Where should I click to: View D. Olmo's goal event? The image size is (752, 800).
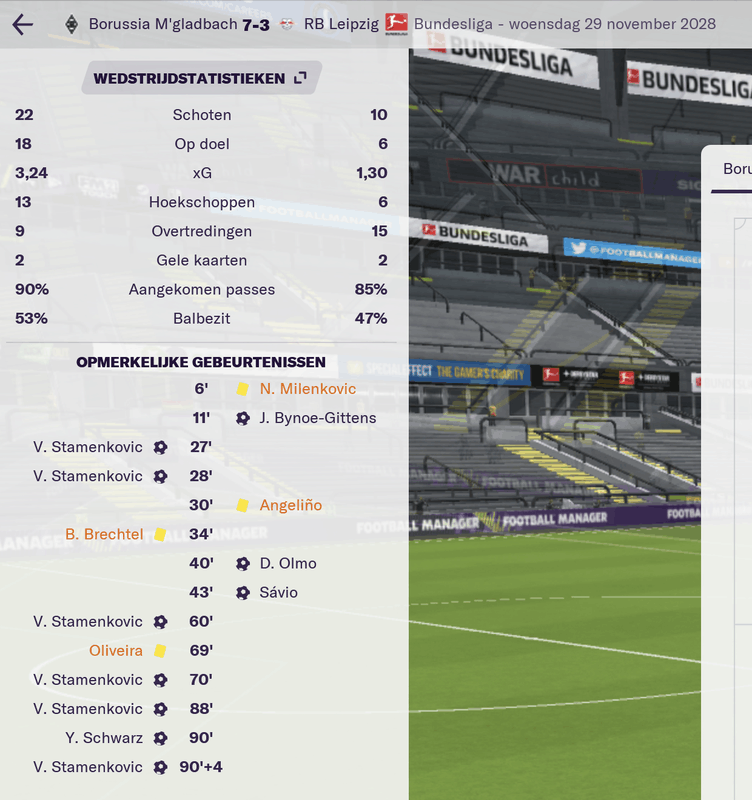pos(287,563)
